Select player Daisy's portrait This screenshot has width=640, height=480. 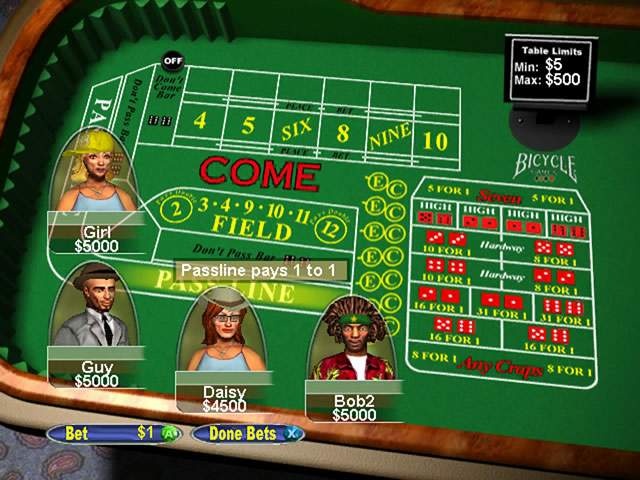223,332
